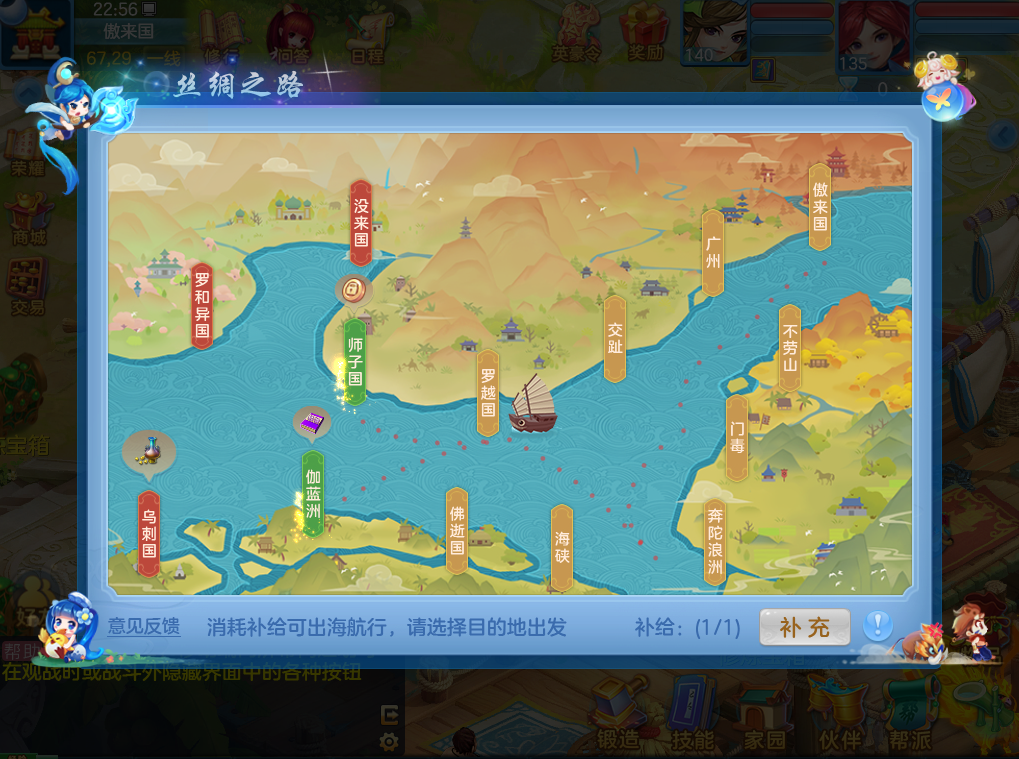This screenshot has width=1019, height=759.
Task: Tap the potion bubble above 乌刺国
Action: pos(148,451)
